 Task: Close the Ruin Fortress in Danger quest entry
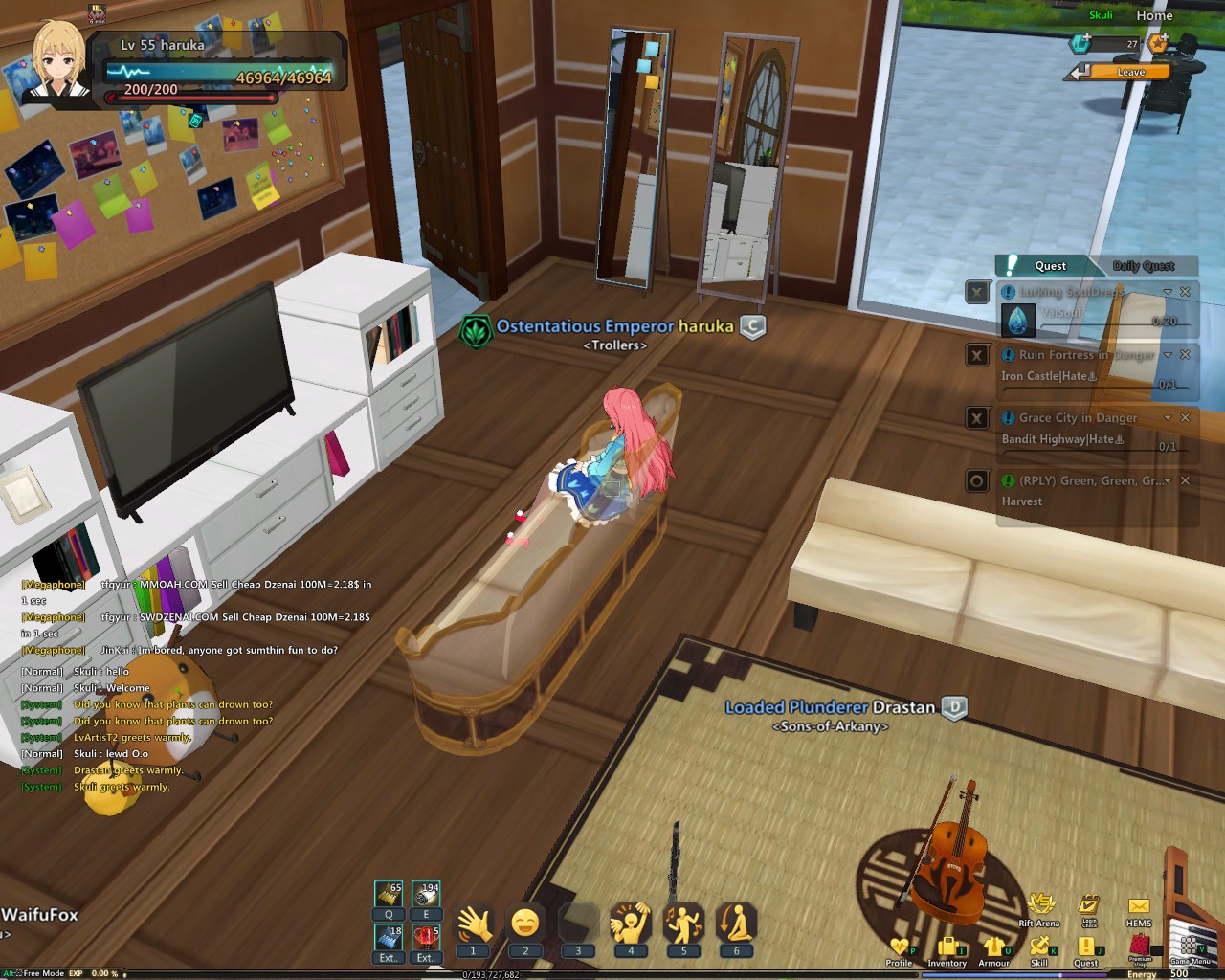tap(1185, 355)
